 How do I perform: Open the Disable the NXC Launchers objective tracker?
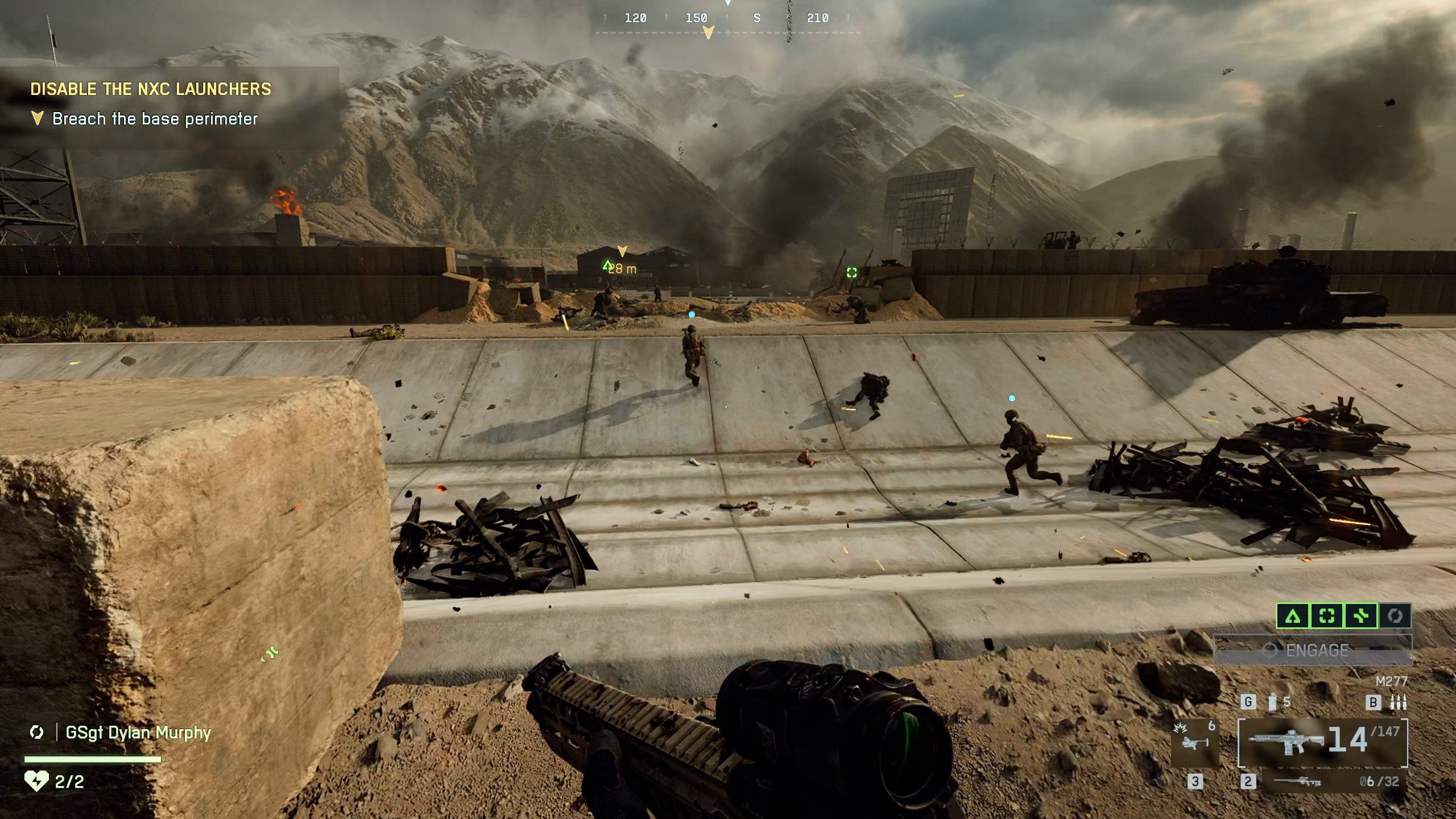[151, 89]
